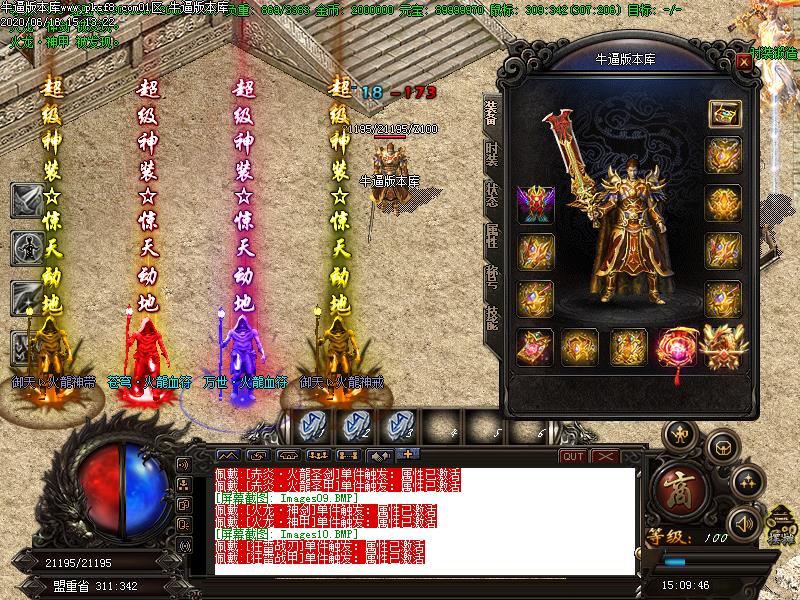
Task: Click the large red 商 shop button
Action: tap(686, 488)
